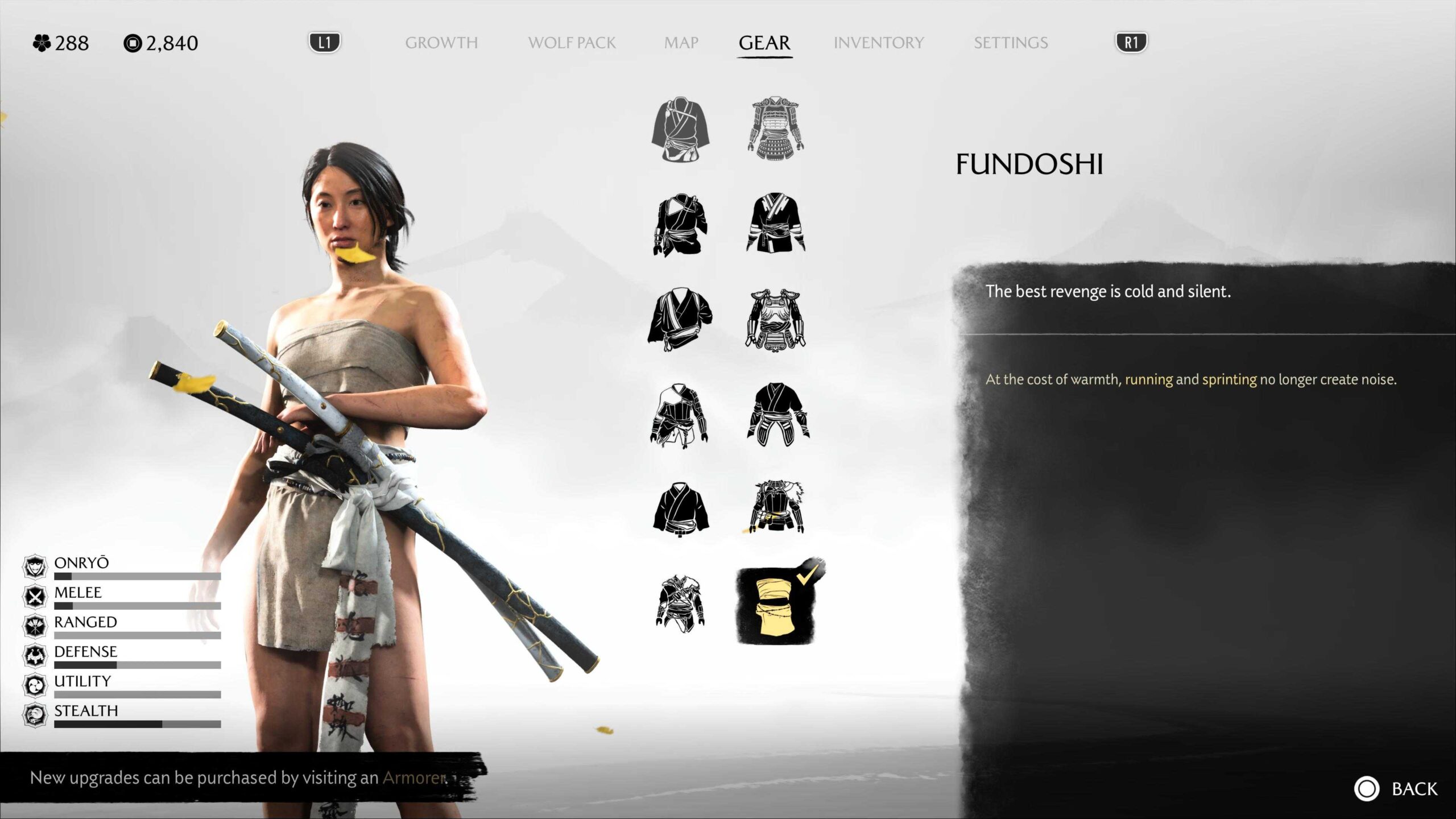Image resolution: width=1456 pixels, height=819 pixels.
Task: Select the black kimono with white striped collar
Action: [x=775, y=223]
